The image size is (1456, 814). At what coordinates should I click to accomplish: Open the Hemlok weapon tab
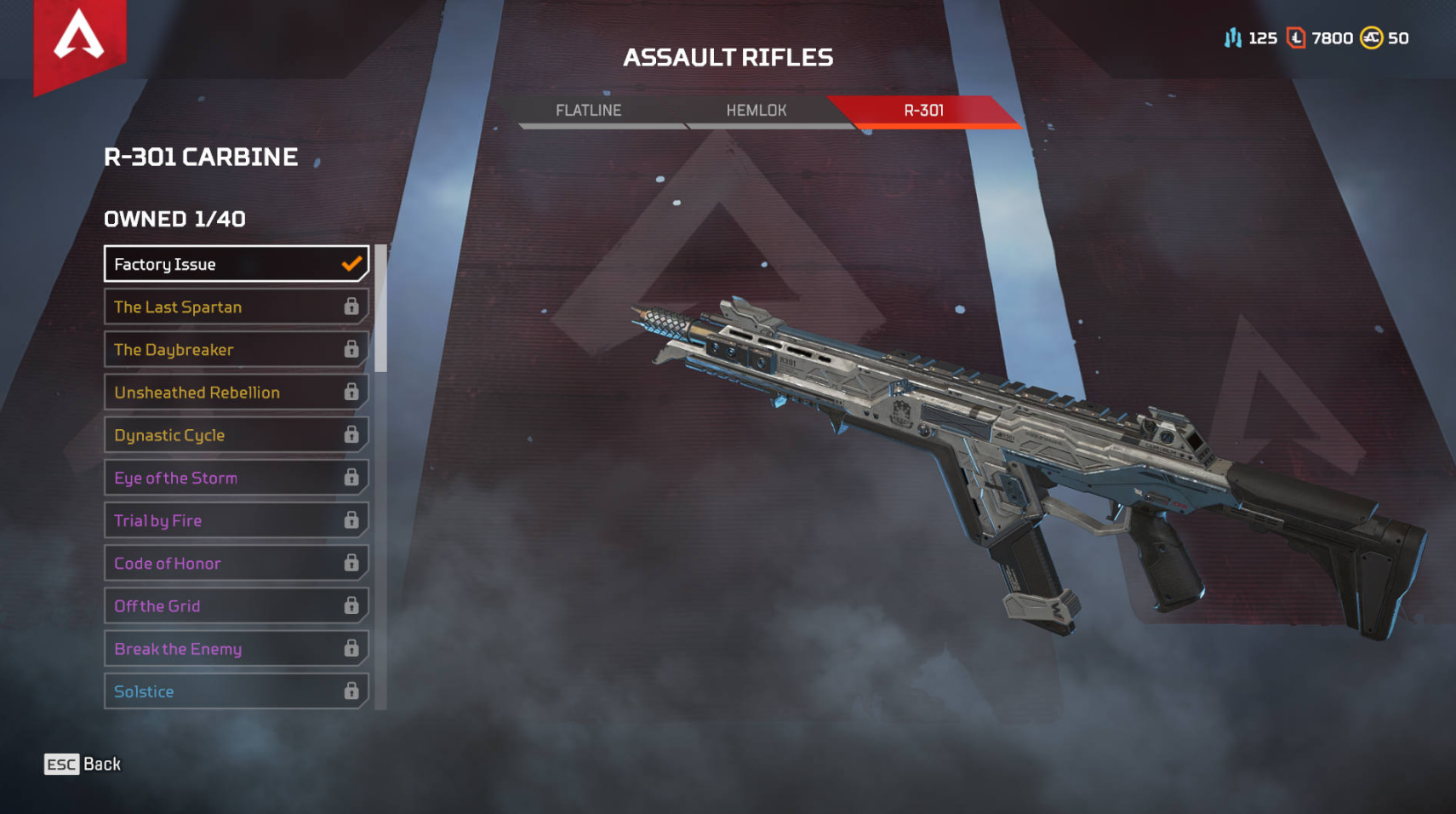[757, 111]
